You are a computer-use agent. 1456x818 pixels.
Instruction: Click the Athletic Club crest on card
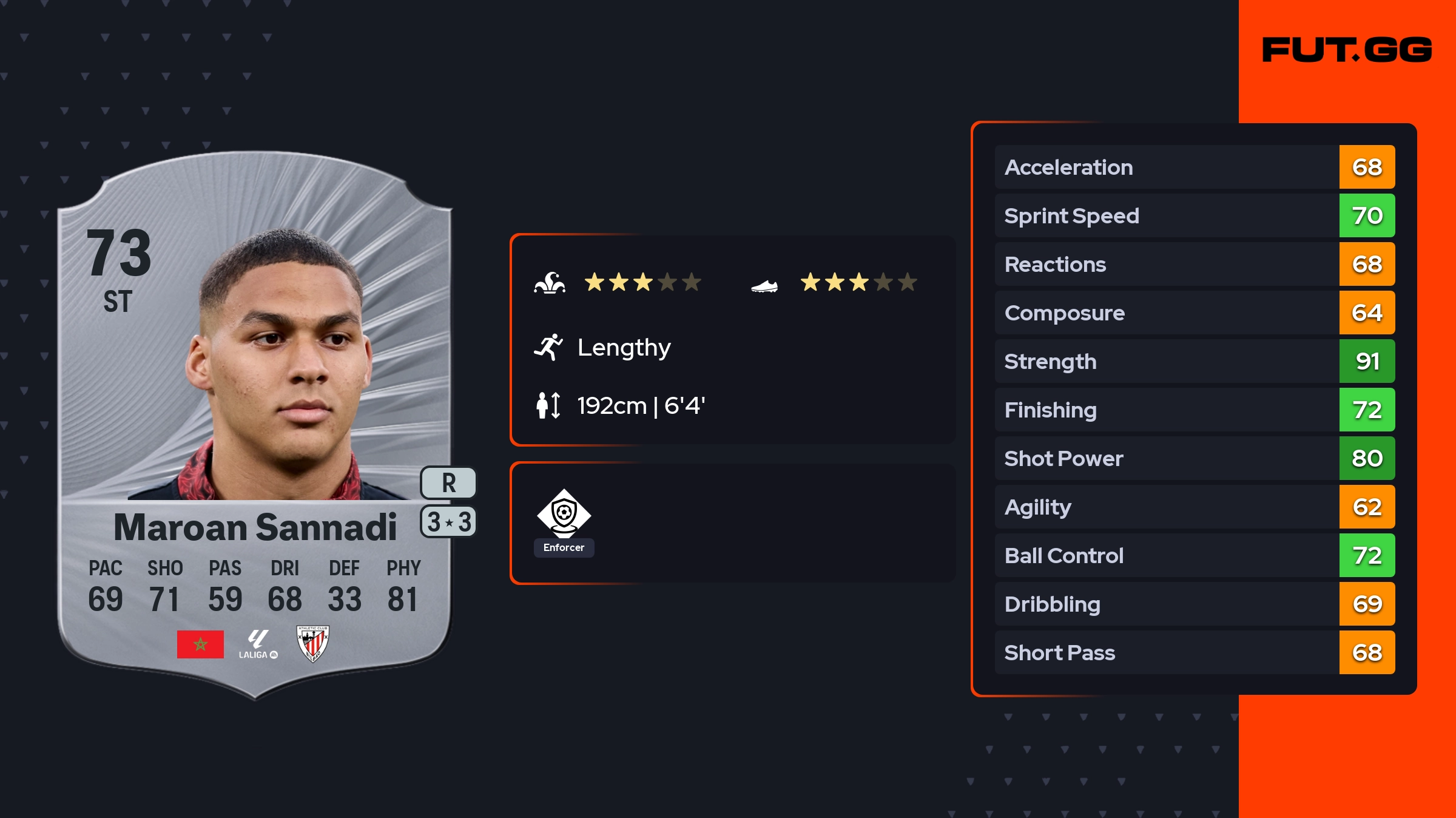(x=312, y=643)
